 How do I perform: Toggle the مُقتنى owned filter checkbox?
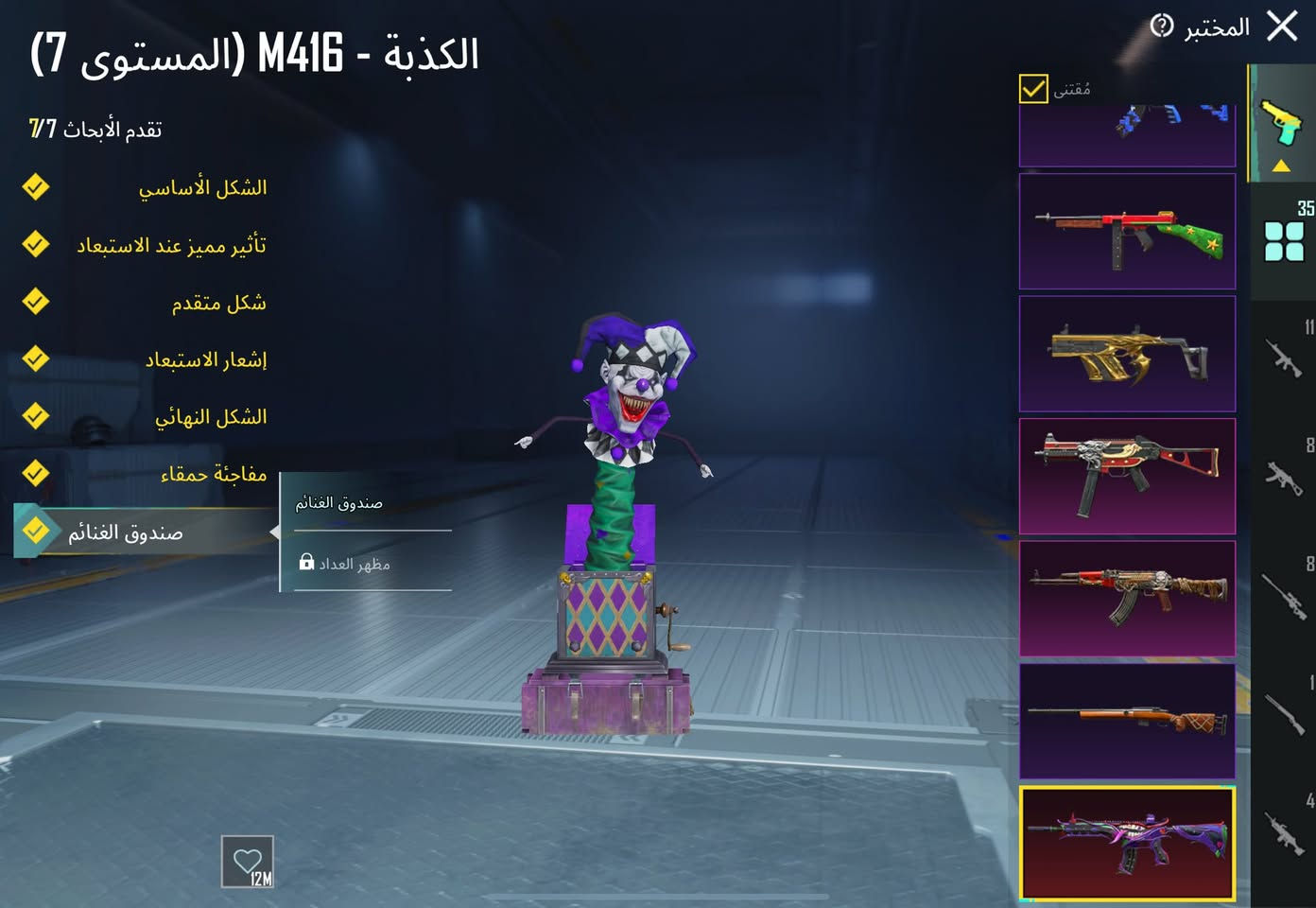(x=1033, y=88)
